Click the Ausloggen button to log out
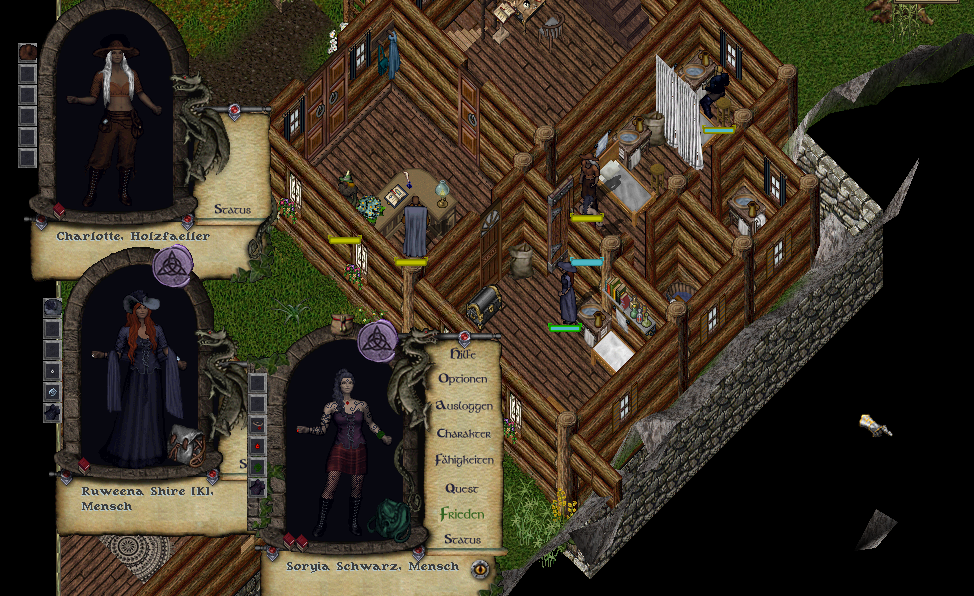Viewport: 974px width, 596px height. [463, 407]
